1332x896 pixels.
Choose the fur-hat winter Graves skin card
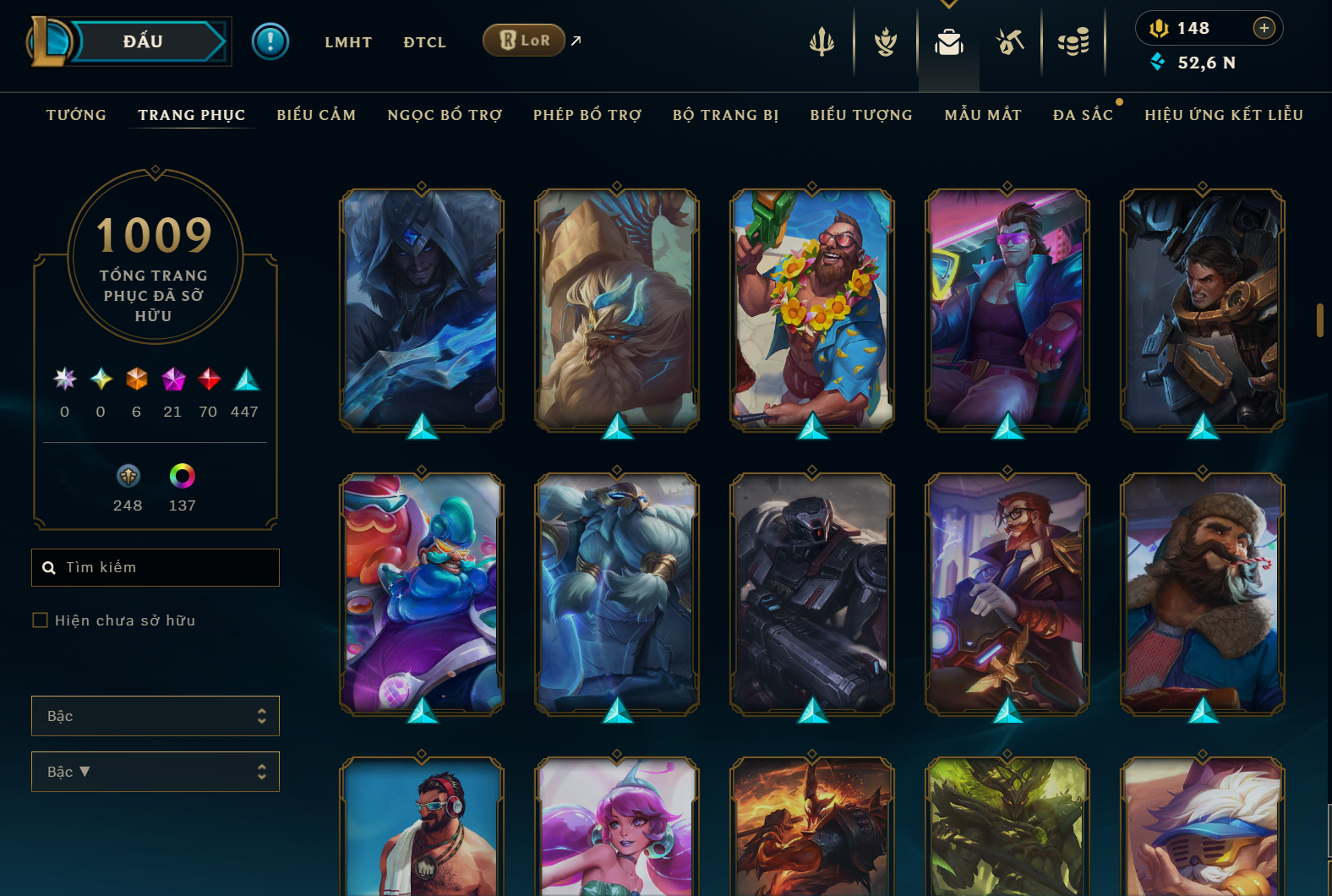[x=1202, y=593]
